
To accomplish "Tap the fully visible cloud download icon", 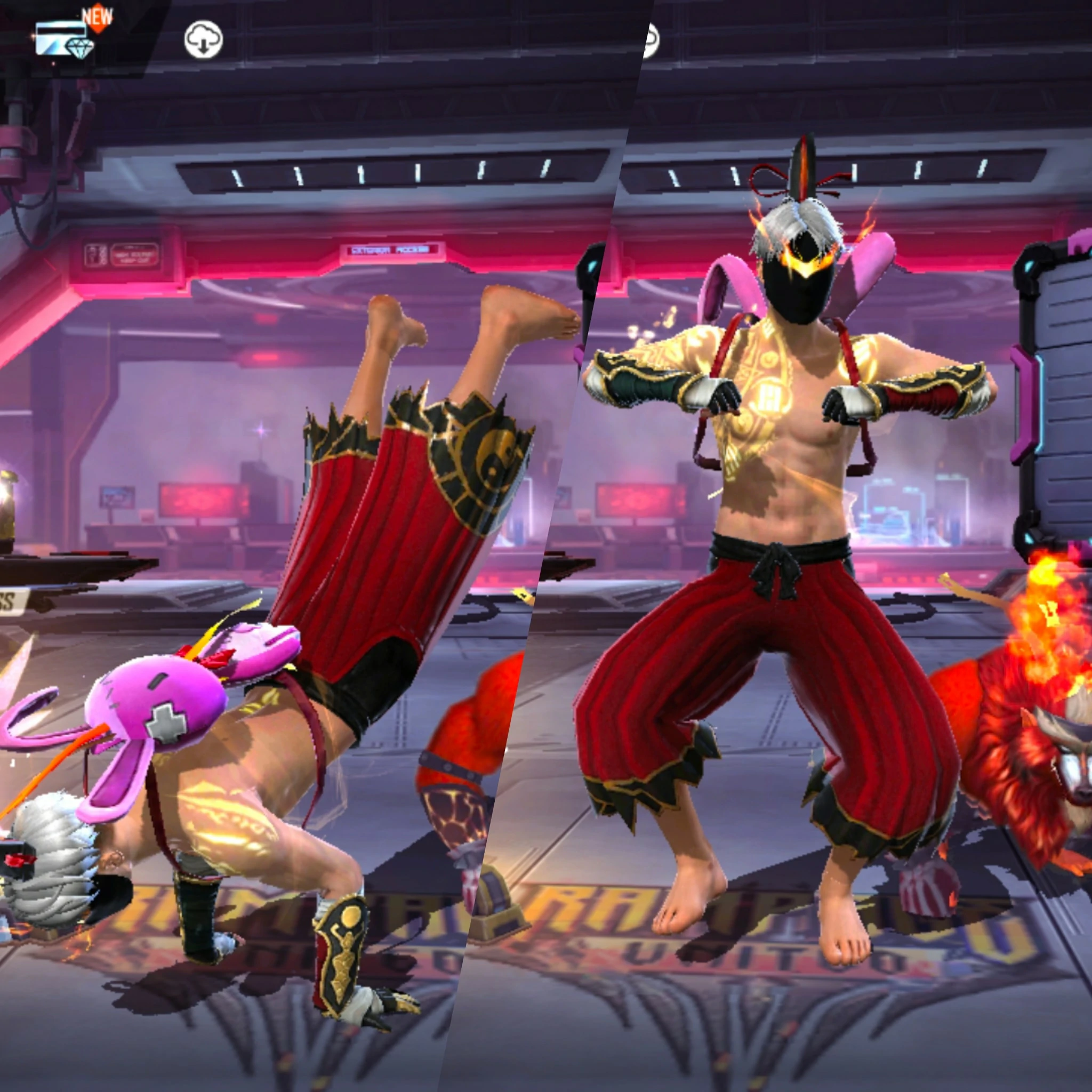I will coord(204,39).
